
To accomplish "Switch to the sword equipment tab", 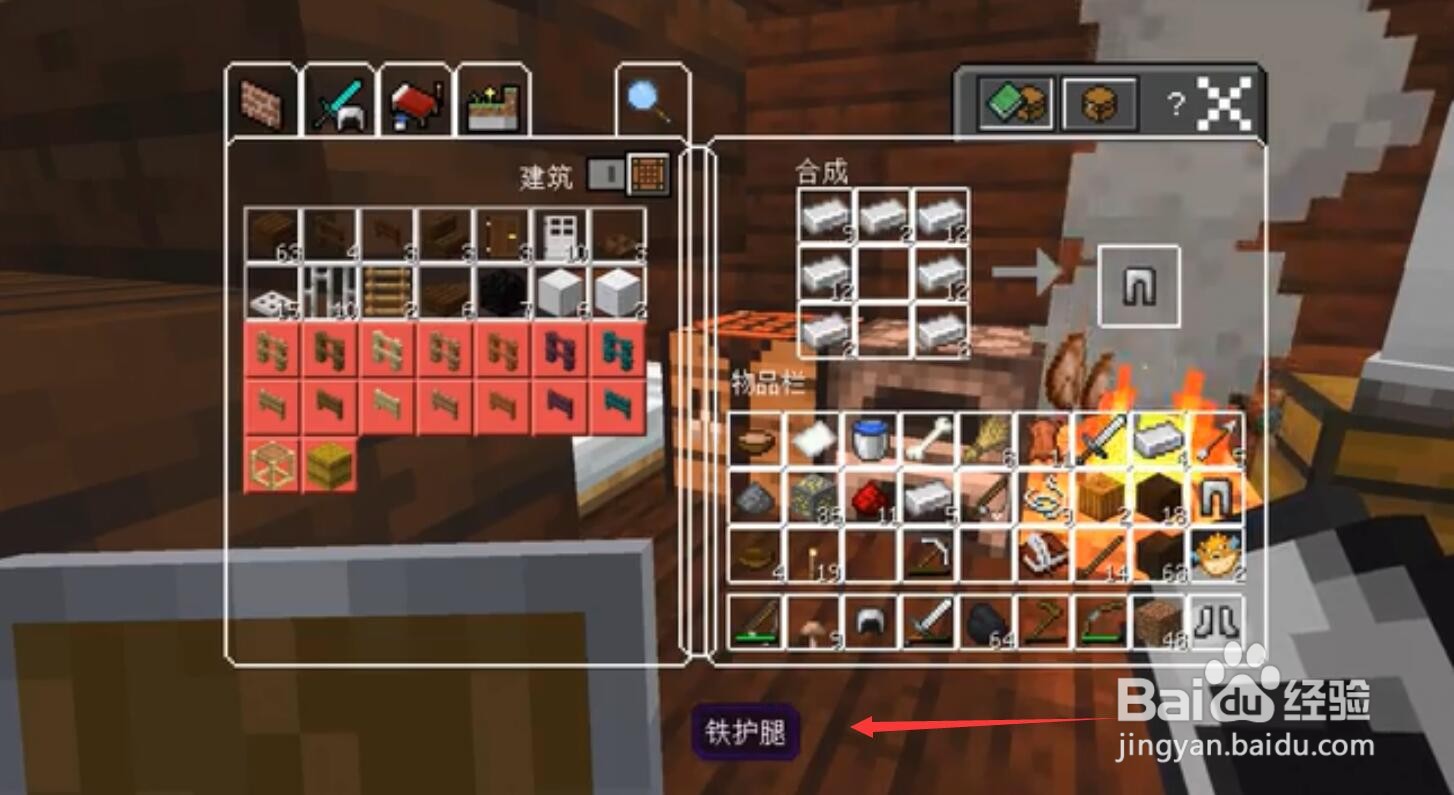I will (x=339, y=101).
